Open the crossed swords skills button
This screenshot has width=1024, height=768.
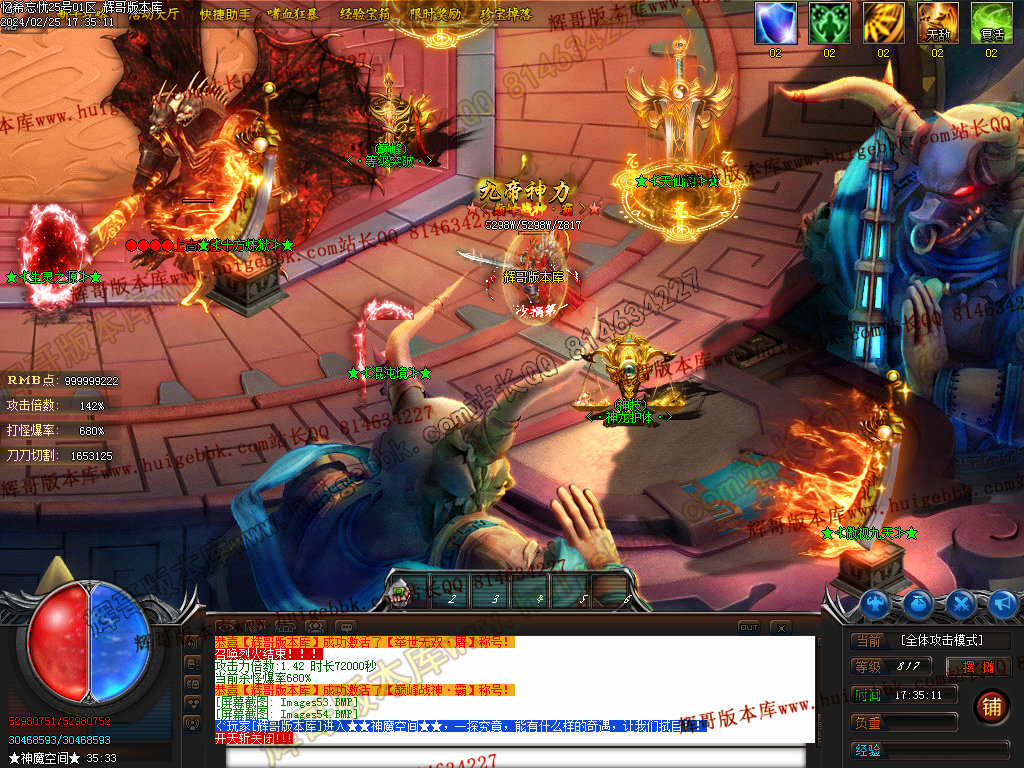961,603
